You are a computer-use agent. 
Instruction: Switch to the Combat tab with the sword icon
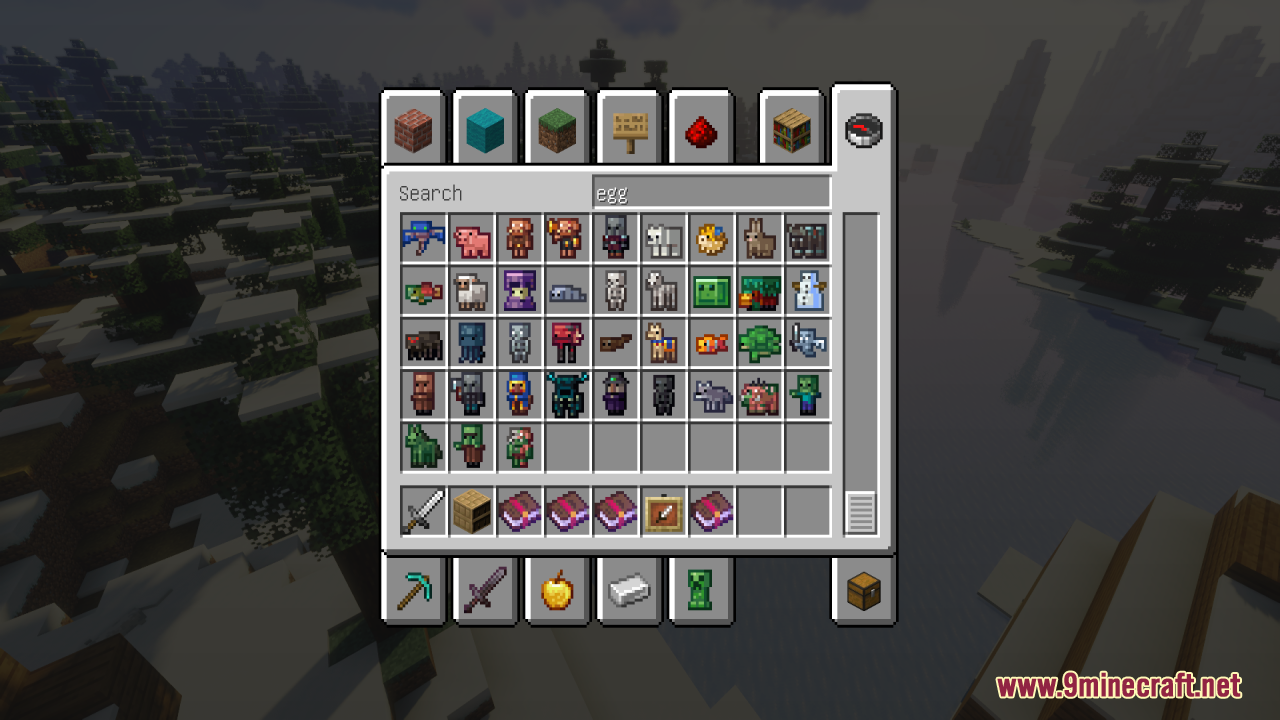point(485,591)
